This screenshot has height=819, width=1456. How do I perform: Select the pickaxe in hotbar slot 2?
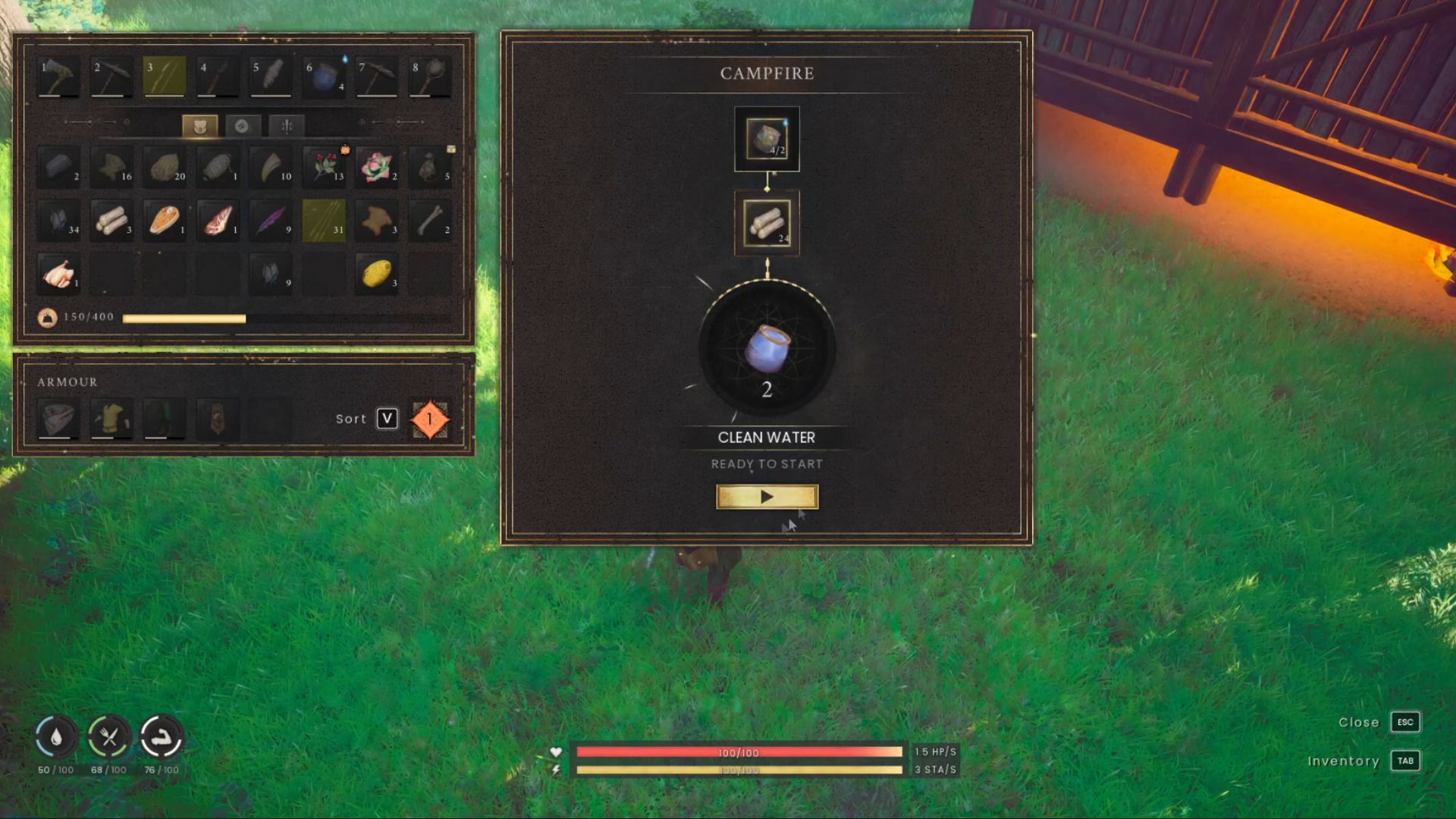point(111,77)
